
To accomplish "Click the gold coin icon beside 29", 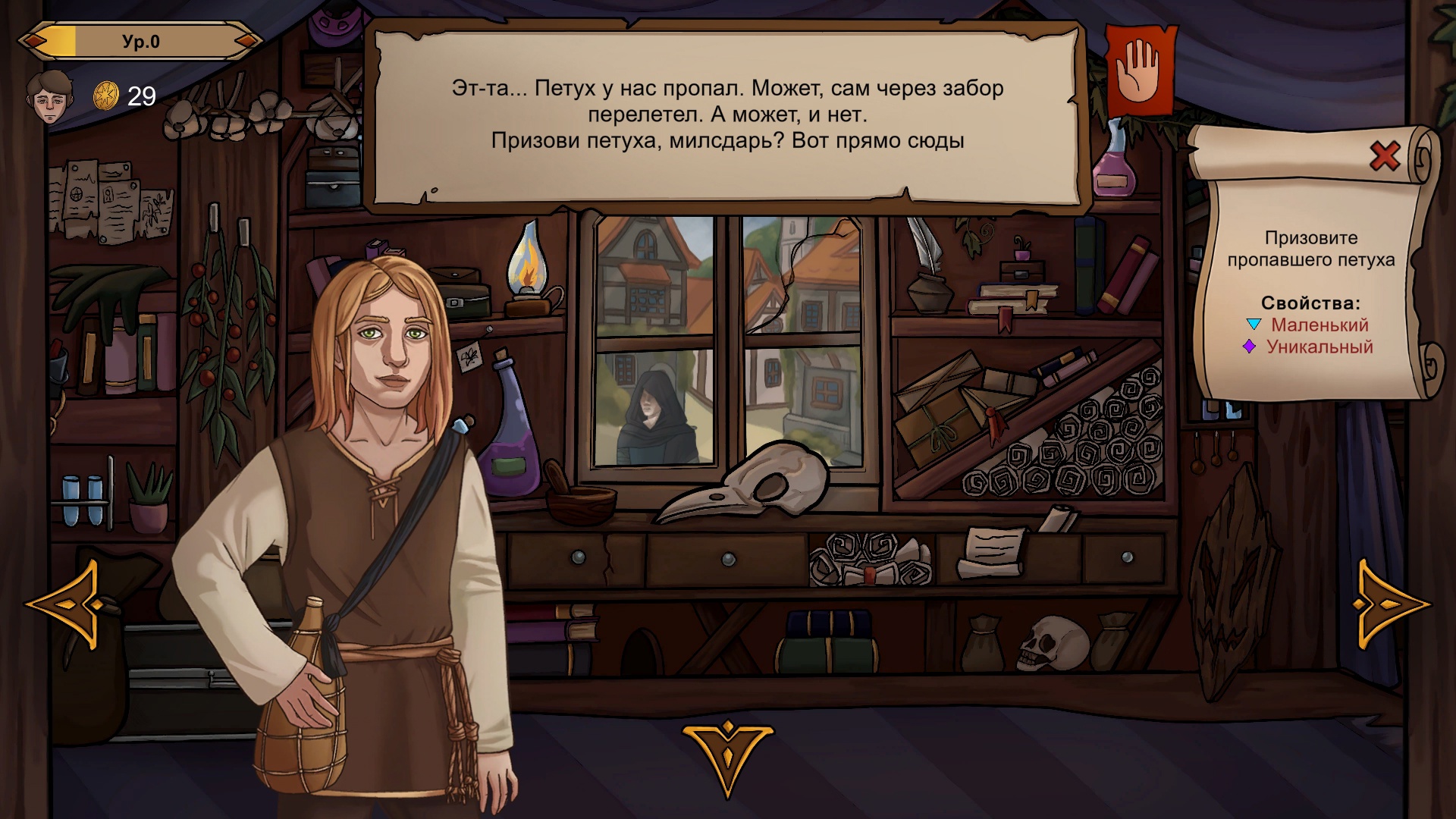I will [x=106, y=95].
